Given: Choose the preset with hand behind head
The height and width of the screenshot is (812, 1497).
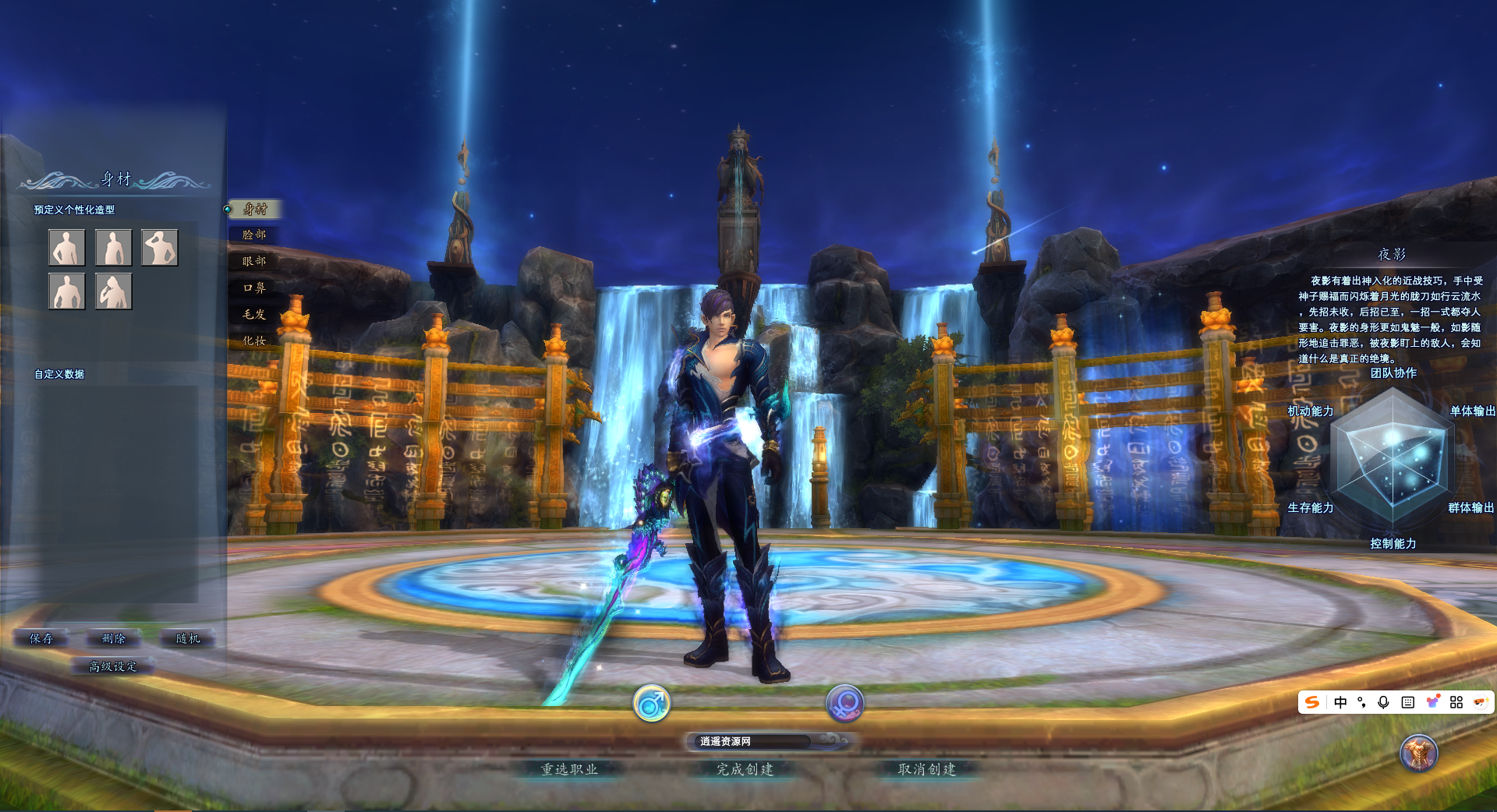Looking at the screenshot, I should tap(160, 248).
